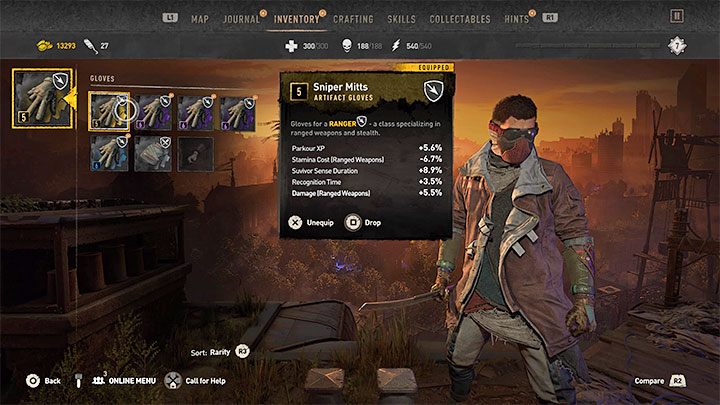Open the Skills tab

(x=402, y=18)
